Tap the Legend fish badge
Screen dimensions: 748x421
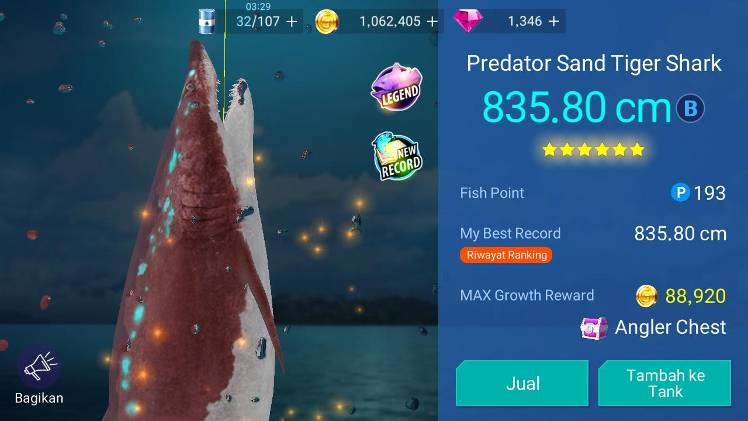point(396,91)
